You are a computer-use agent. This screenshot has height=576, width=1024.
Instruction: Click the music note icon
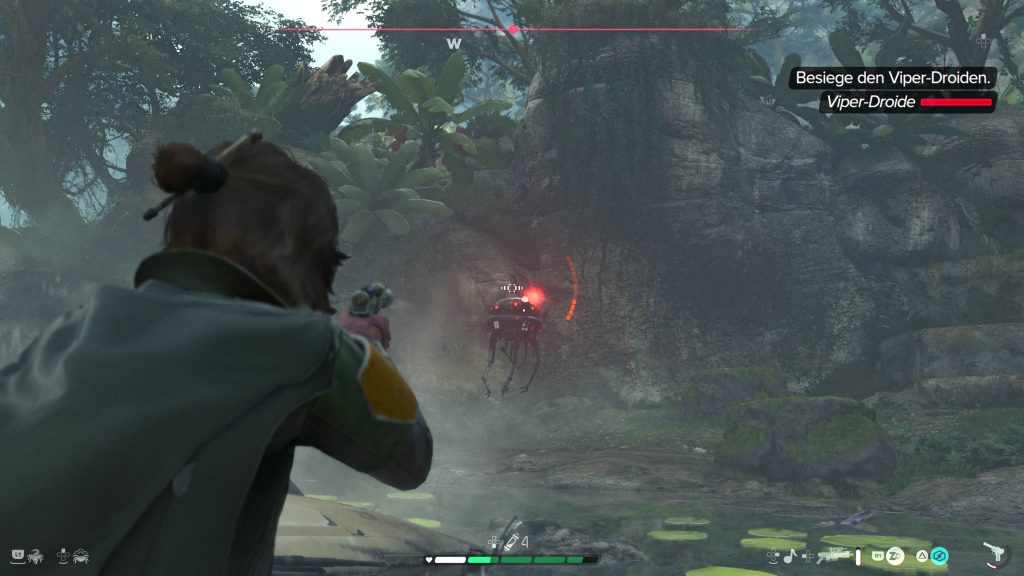tap(788, 555)
